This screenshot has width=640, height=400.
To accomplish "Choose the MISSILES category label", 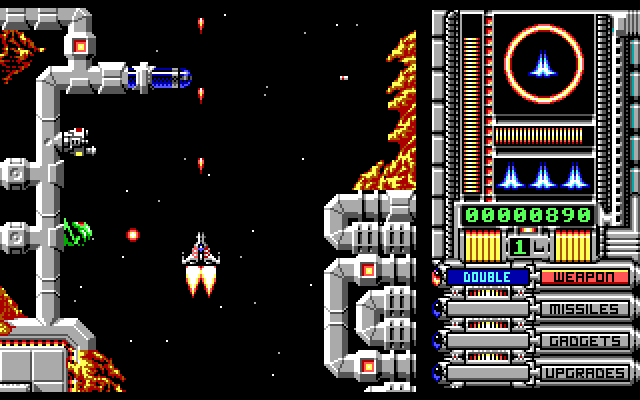I will [586, 309].
